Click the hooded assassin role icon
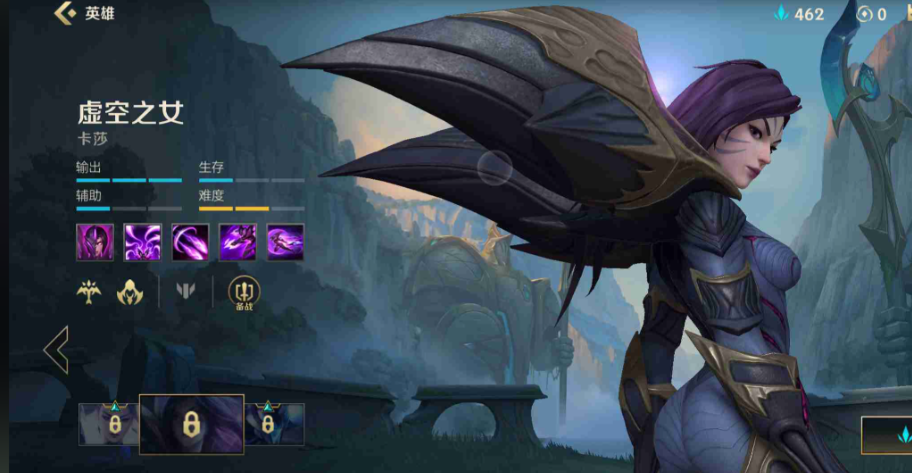The height and width of the screenshot is (473, 912). (131, 291)
